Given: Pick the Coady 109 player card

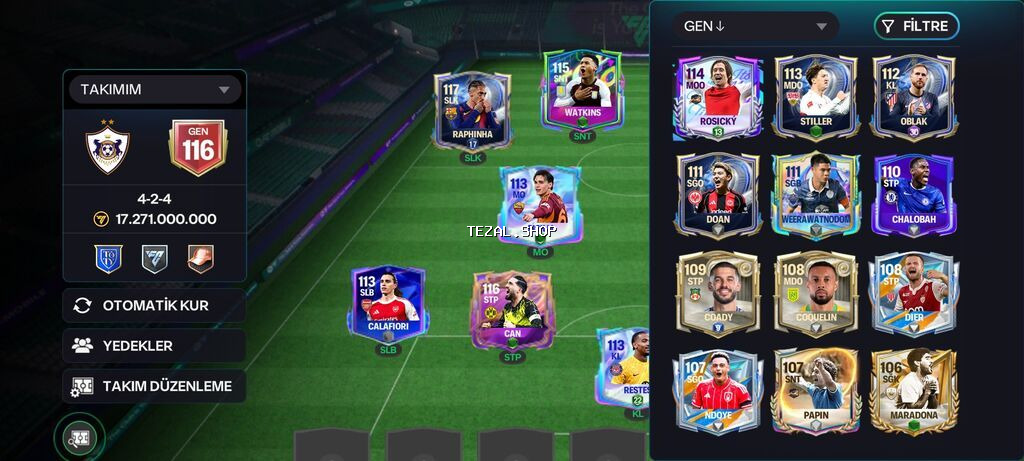Looking at the screenshot, I should (720, 293).
